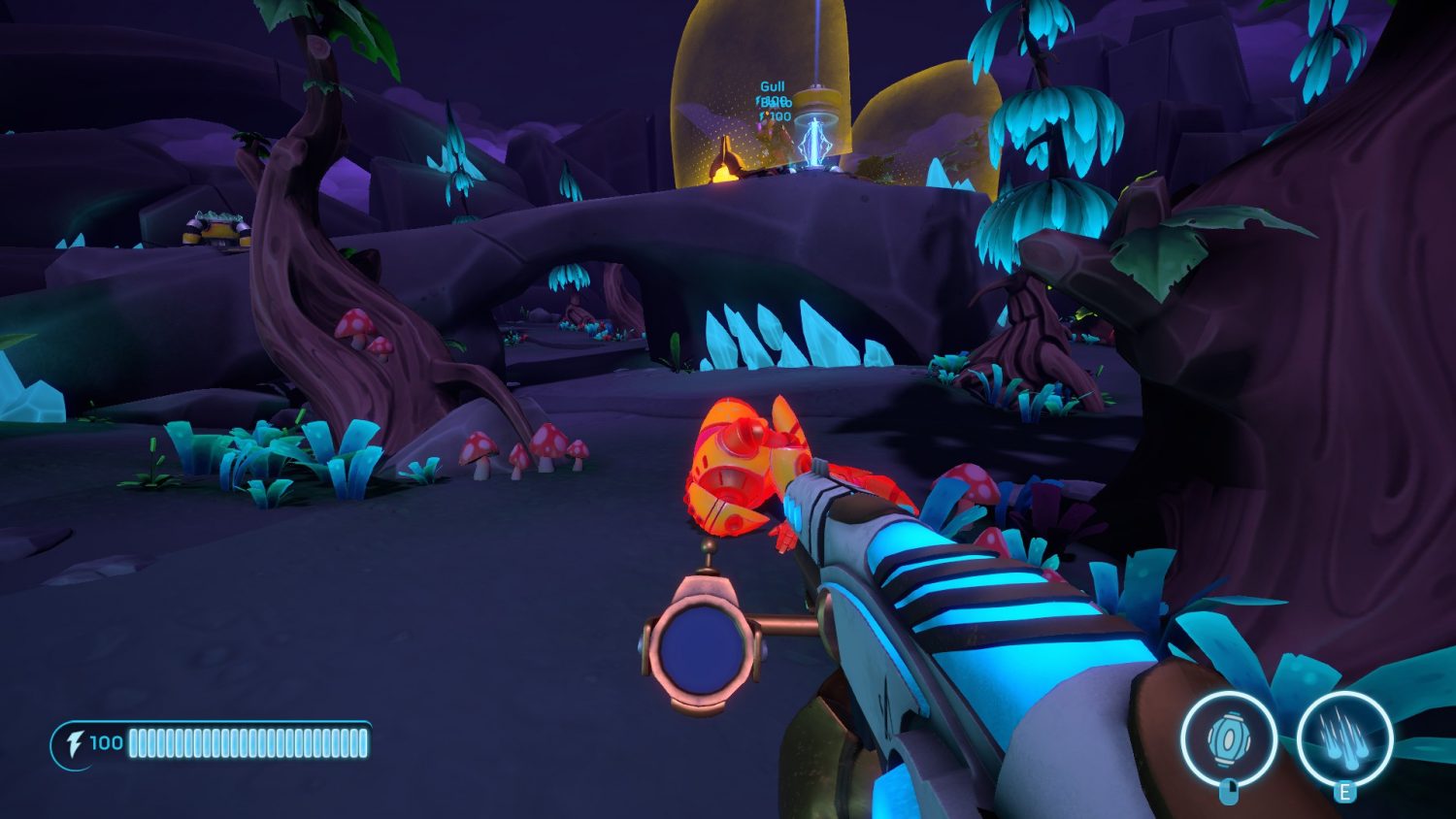Activate the round grenade device ability
Screen dimensions: 1456x819
pos(1228,740)
